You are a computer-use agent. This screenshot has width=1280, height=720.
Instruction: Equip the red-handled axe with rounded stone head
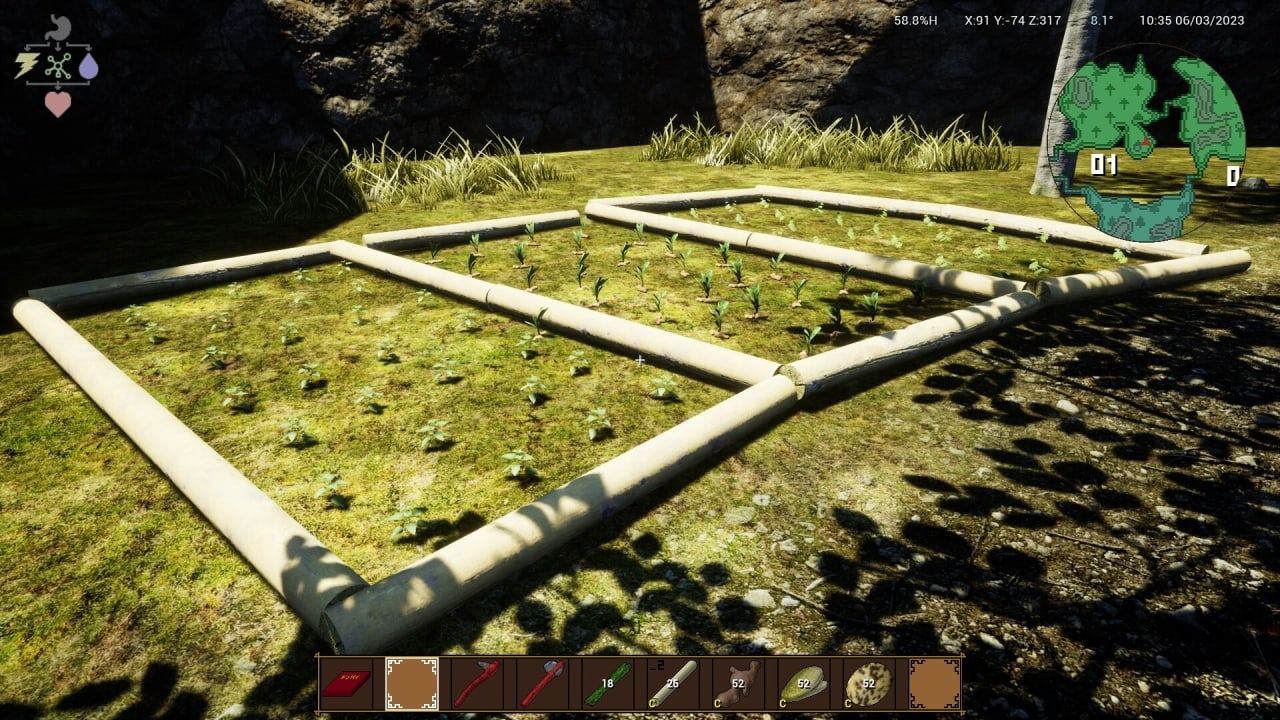(x=541, y=684)
